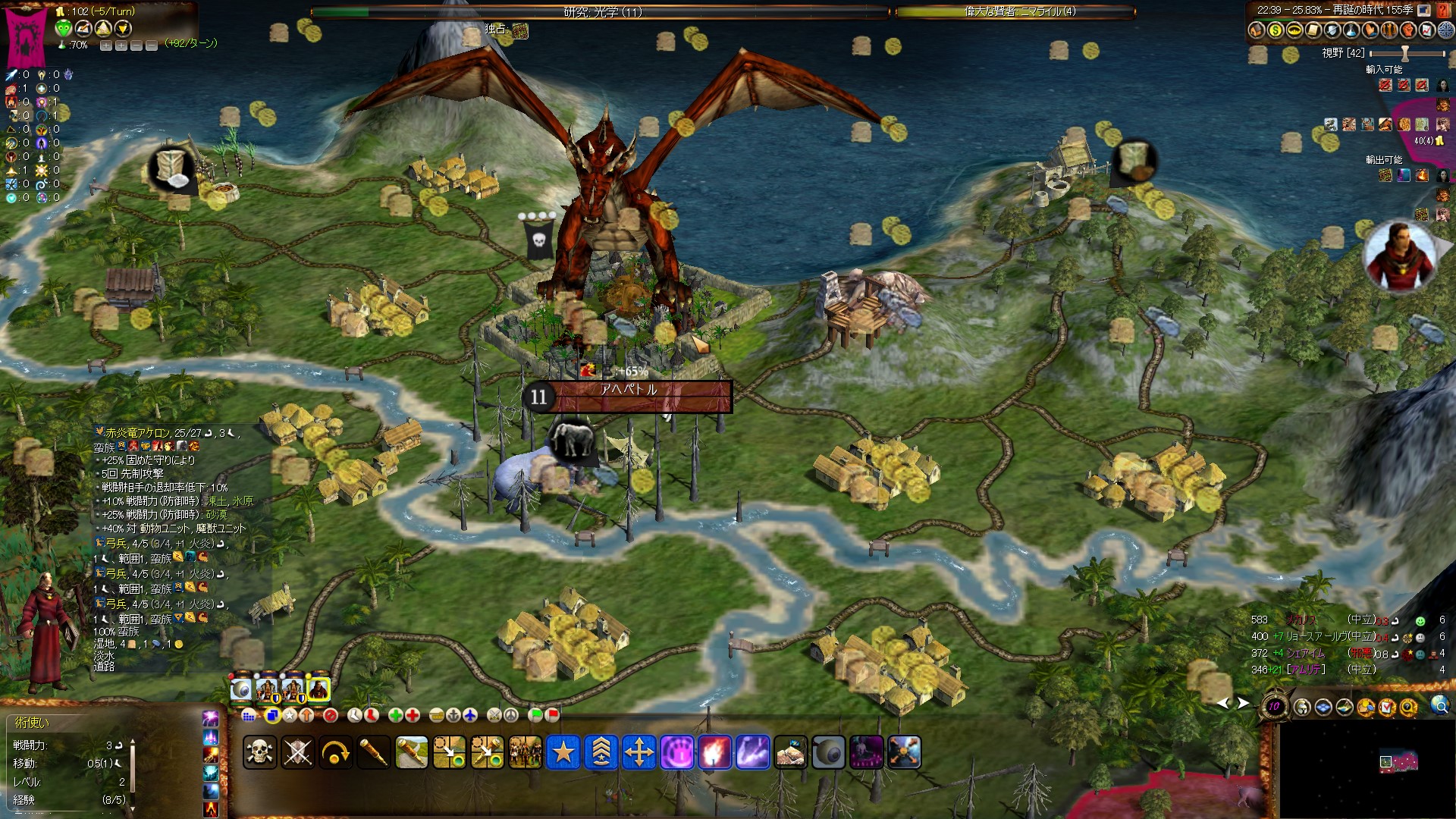Cast the fire spell from the action bar
The image size is (1456, 819).
714,752
